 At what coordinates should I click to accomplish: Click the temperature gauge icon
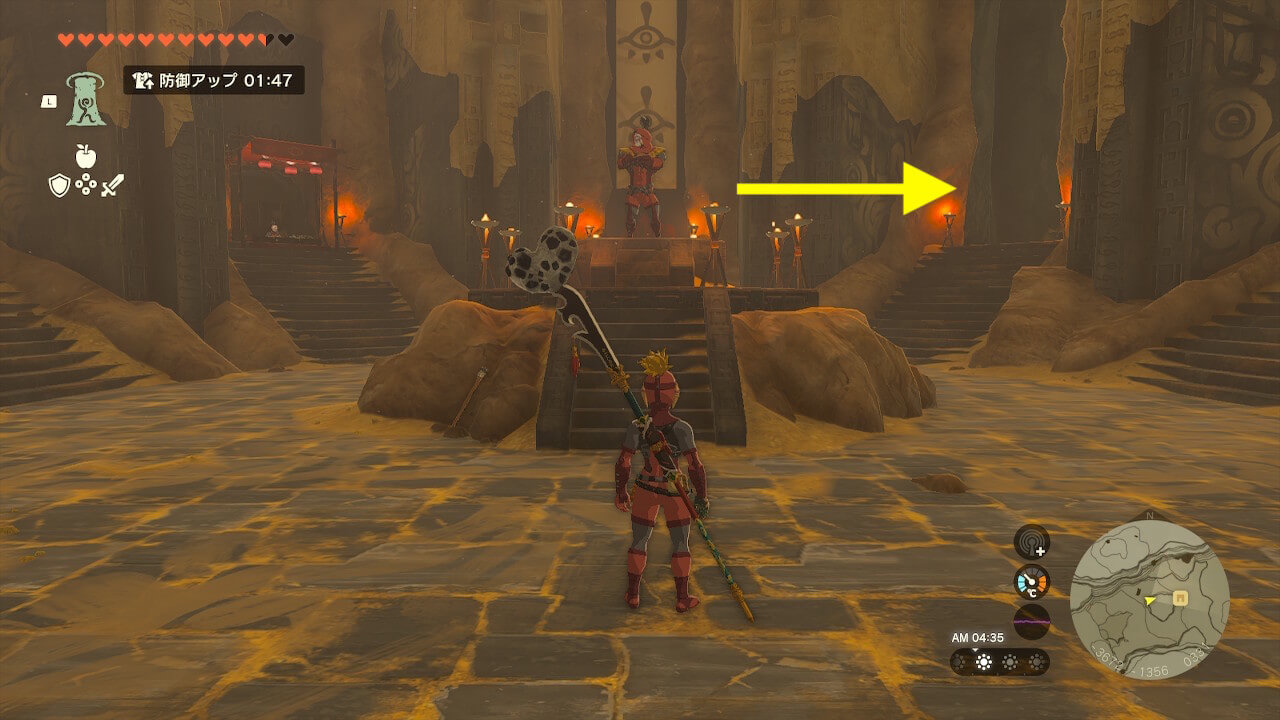[x=1031, y=582]
